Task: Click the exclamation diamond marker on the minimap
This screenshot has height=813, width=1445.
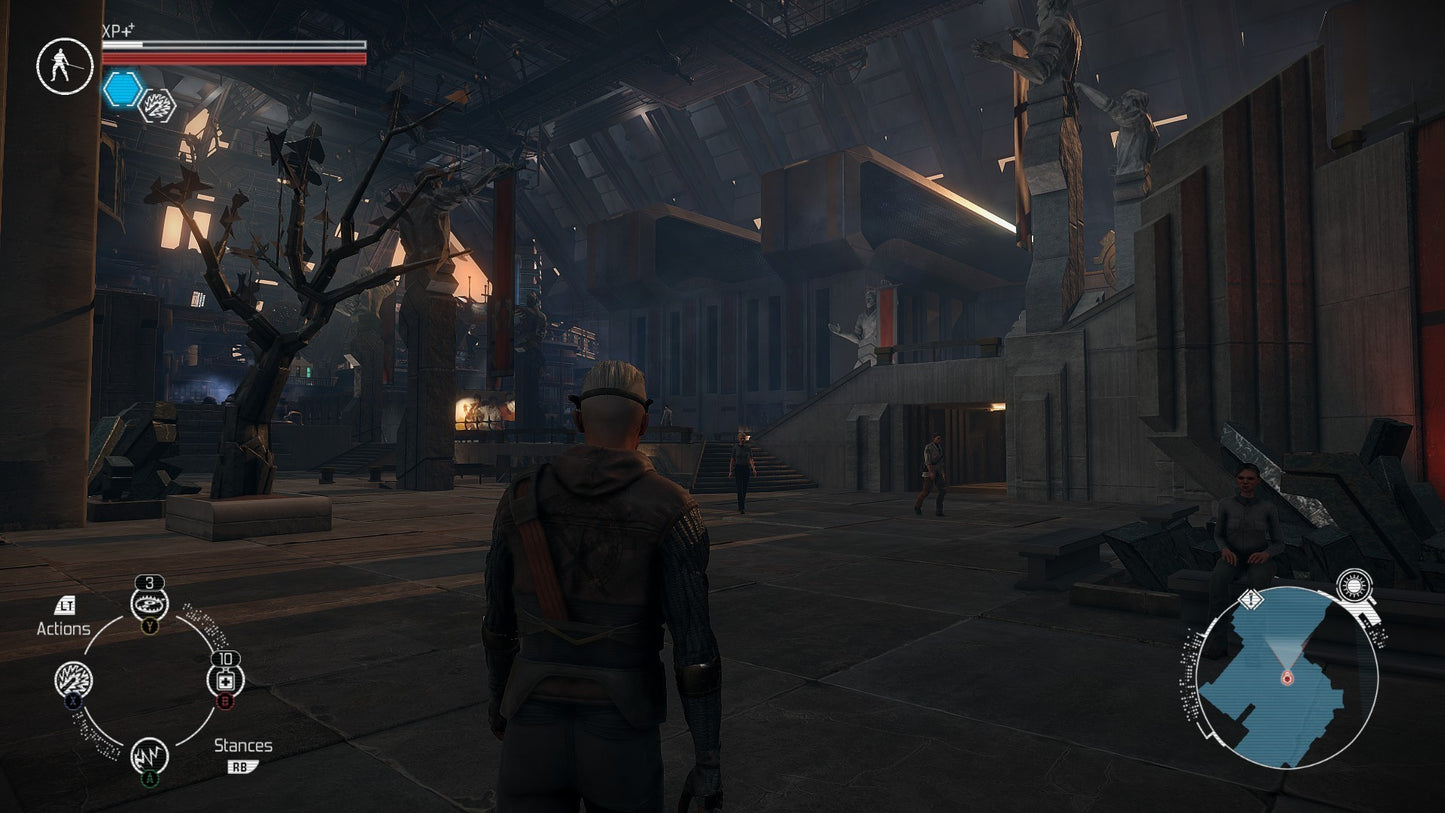Action: coord(1250,601)
